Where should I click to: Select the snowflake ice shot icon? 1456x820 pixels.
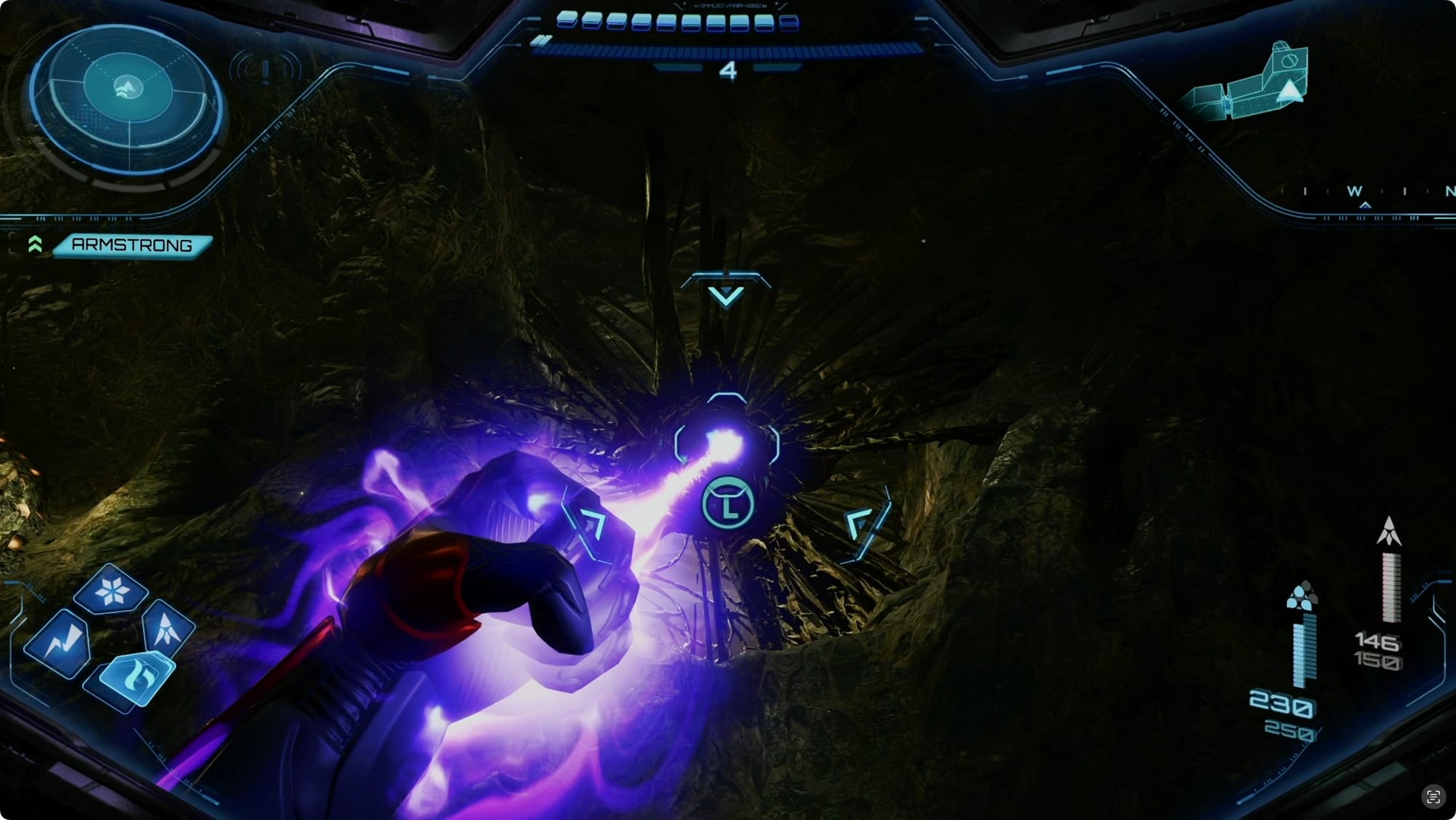(x=112, y=589)
